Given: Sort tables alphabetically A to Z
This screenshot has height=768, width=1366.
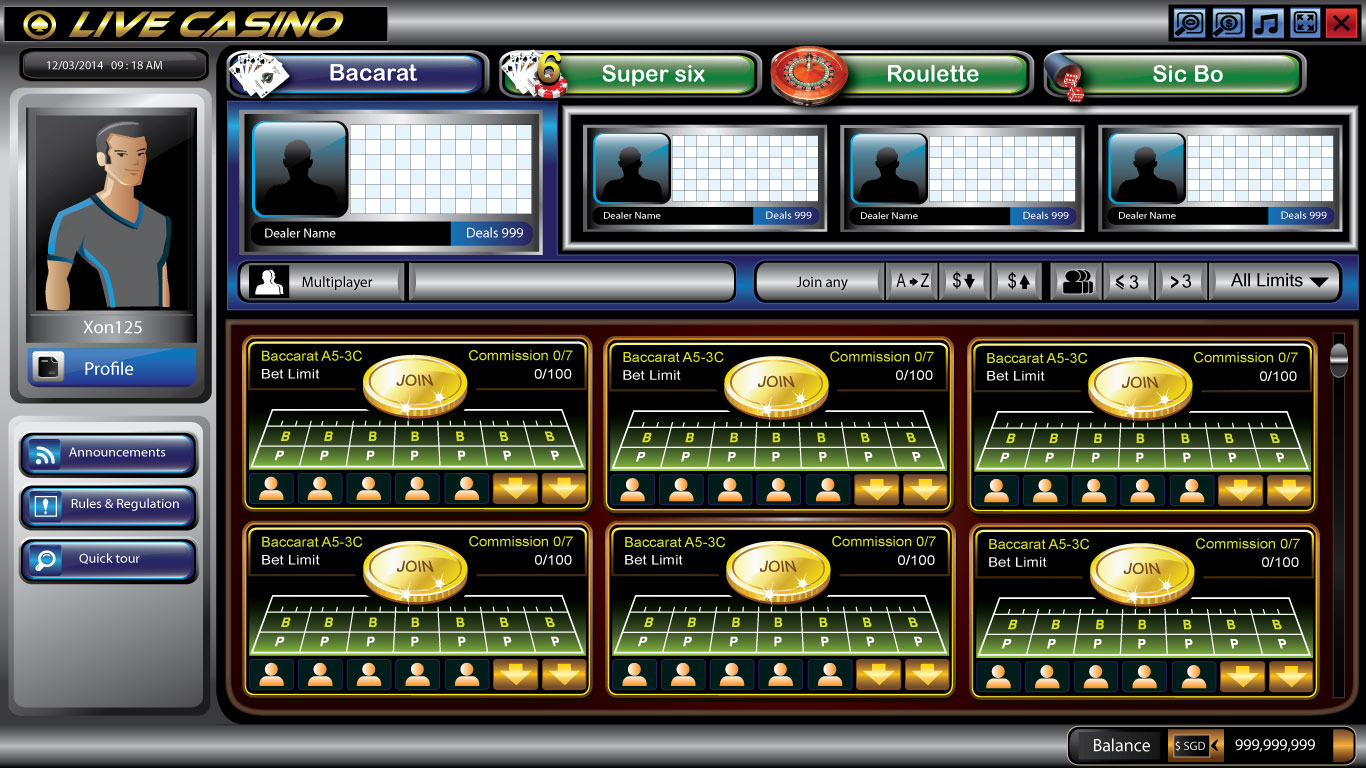Looking at the screenshot, I should (x=912, y=282).
